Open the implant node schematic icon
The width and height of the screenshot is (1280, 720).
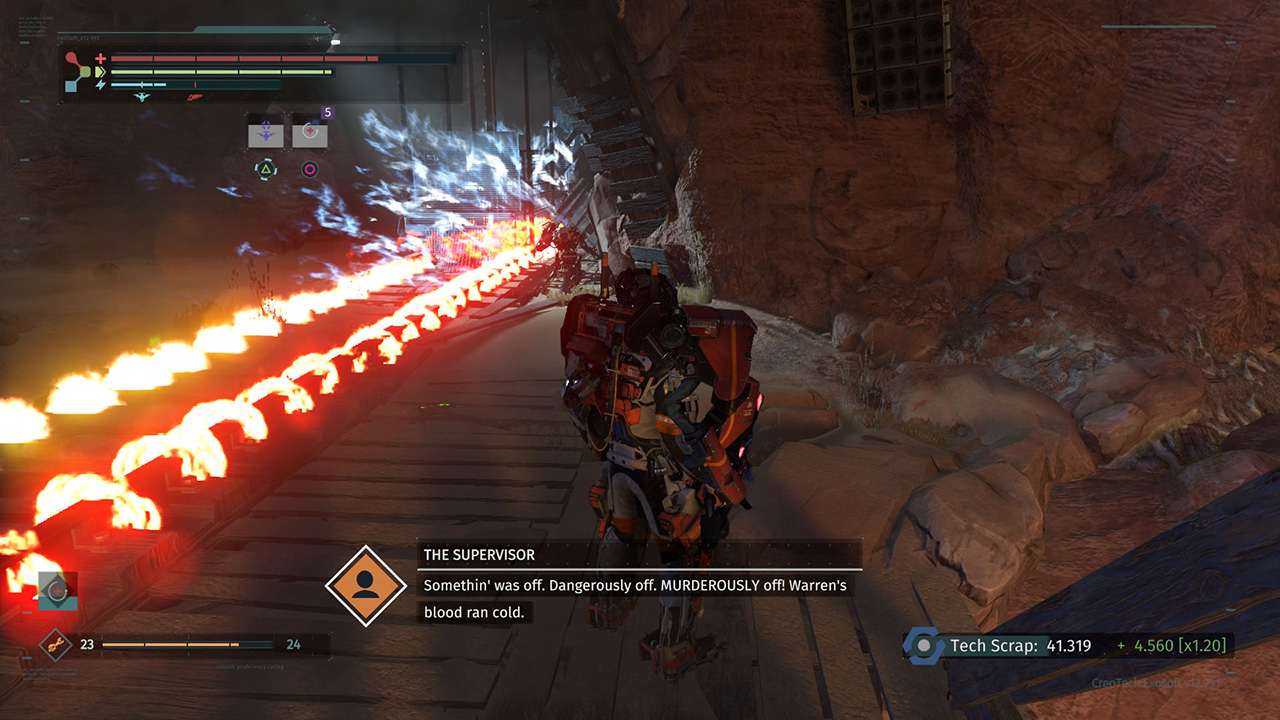click(x=75, y=69)
